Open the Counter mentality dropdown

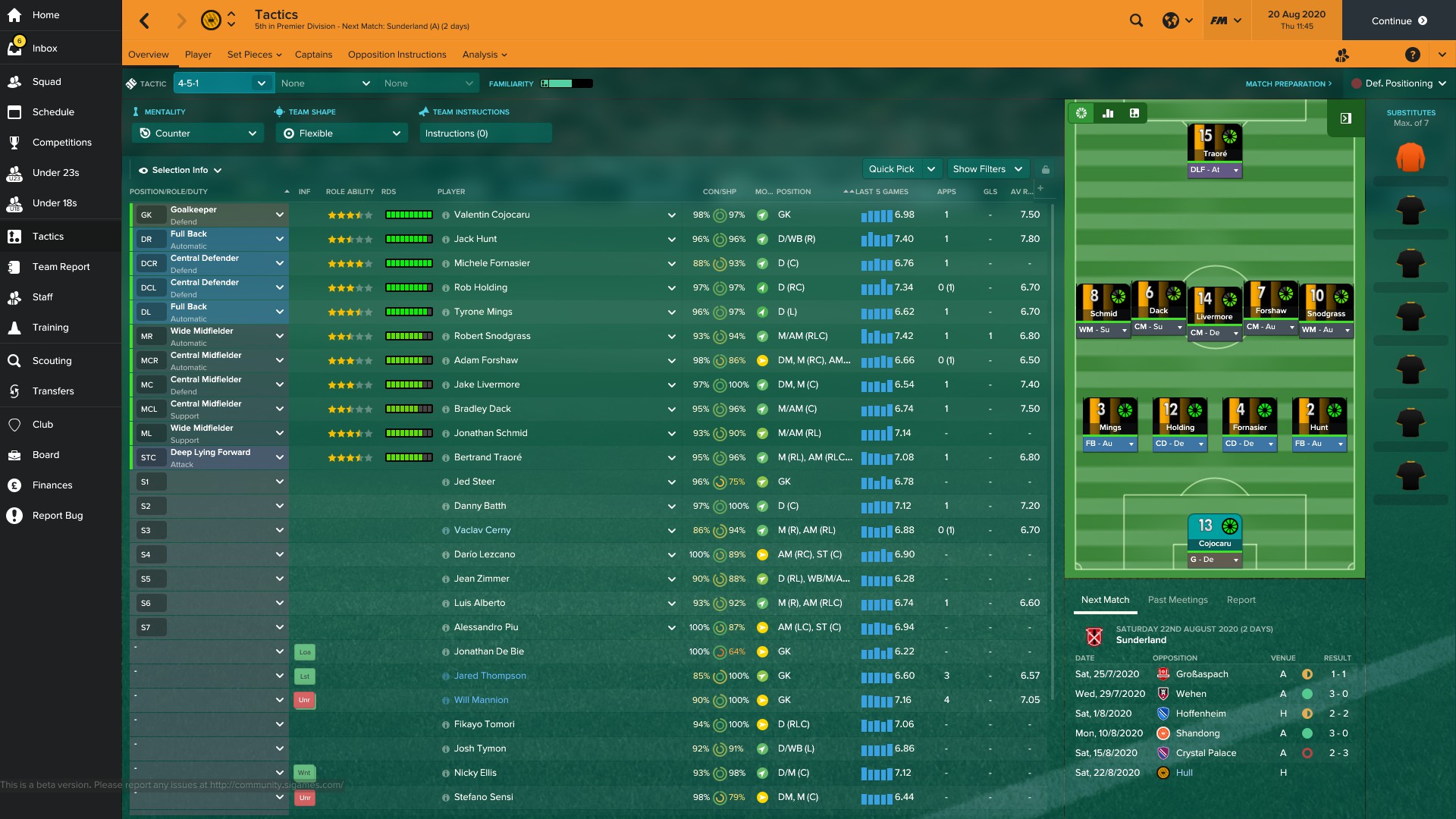197,133
